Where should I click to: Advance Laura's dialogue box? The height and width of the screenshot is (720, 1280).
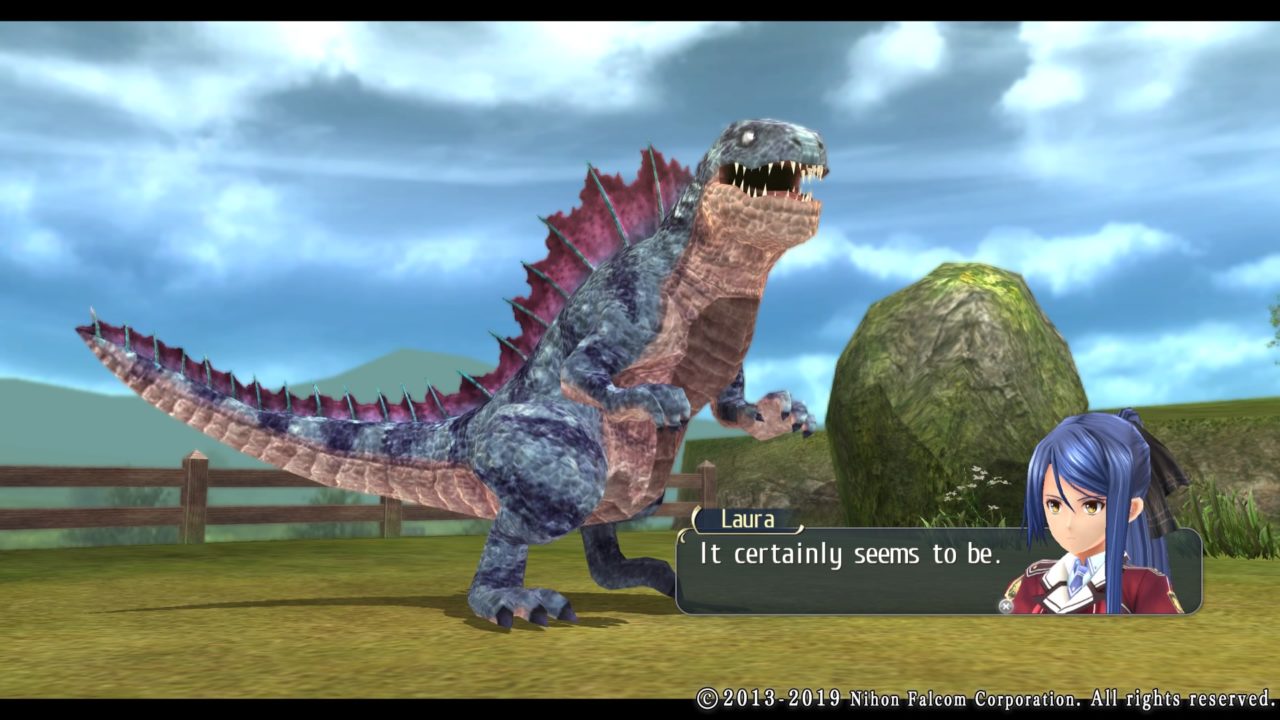[x=1005, y=605]
